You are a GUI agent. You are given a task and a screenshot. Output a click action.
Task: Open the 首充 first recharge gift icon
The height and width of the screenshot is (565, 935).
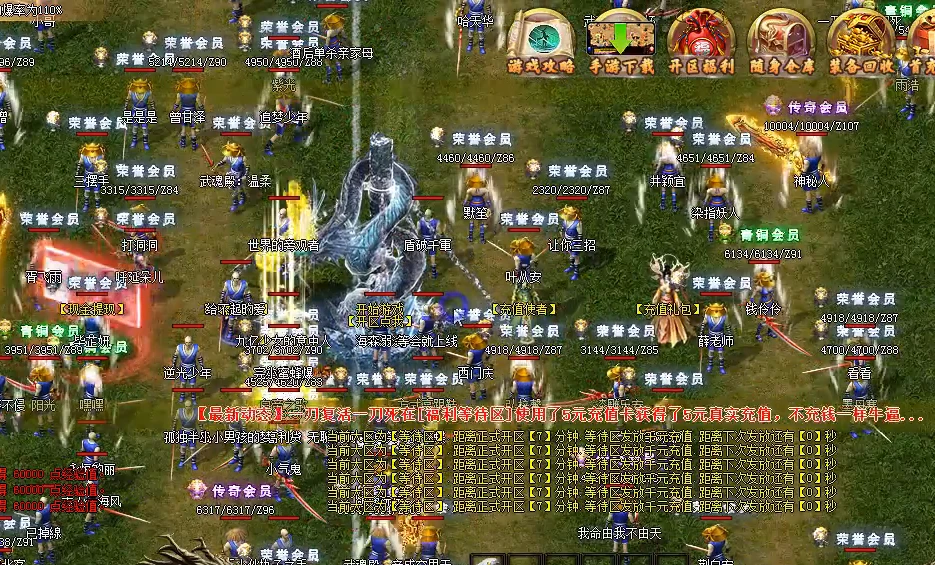click(924, 40)
